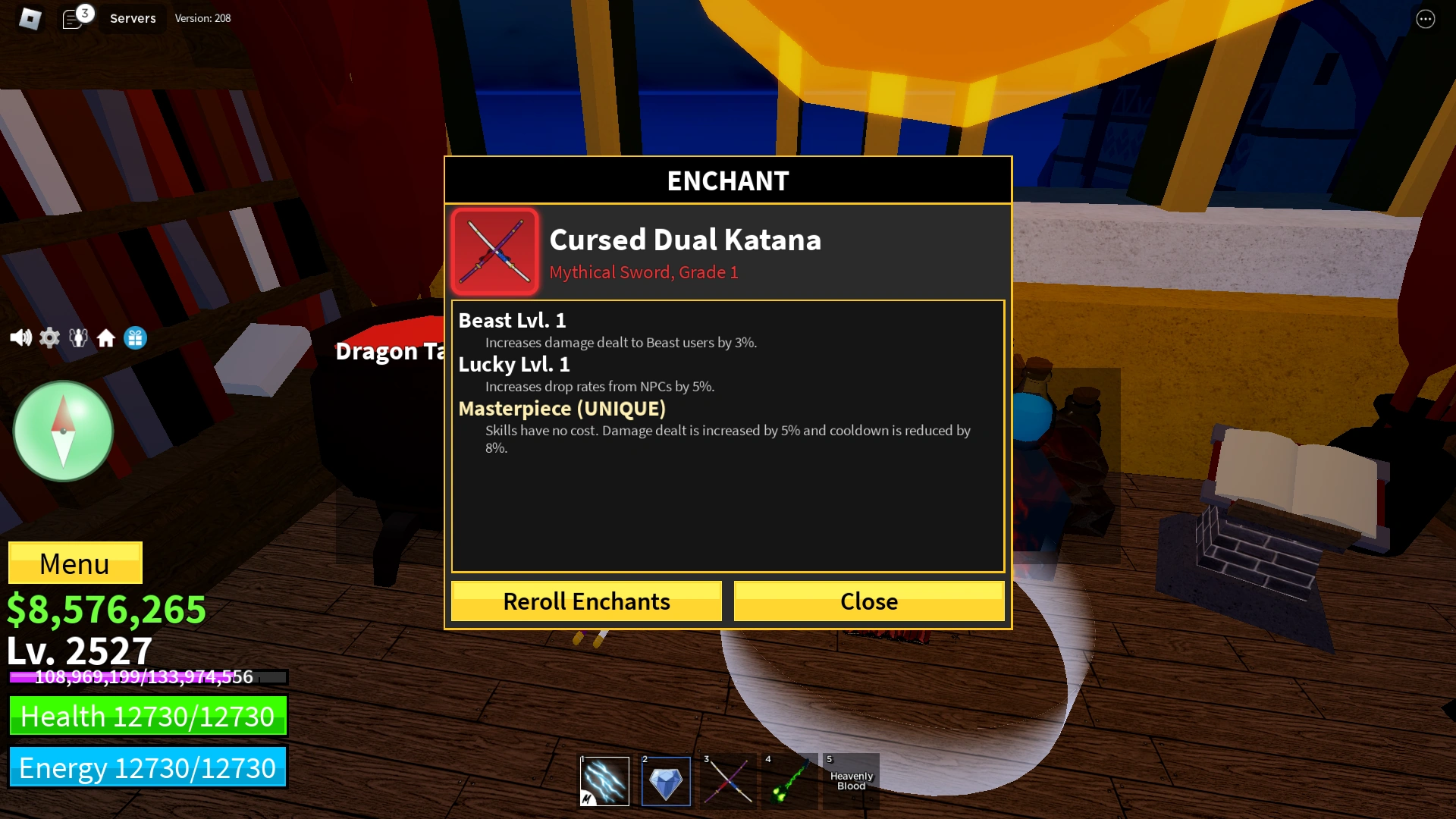Click the Cursed Dual Katana item icon
The width and height of the screenshot is (1456, 819).
tap(494, 251)
